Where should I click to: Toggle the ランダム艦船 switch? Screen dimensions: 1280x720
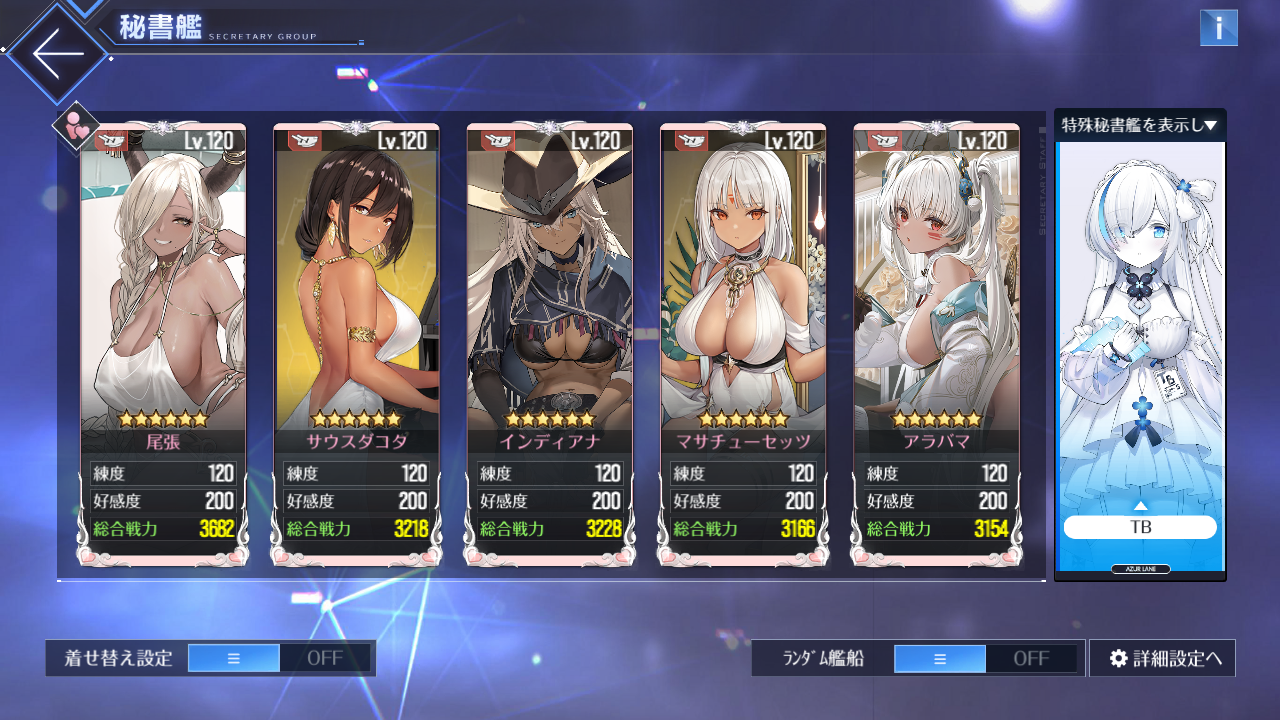(985, 658)
